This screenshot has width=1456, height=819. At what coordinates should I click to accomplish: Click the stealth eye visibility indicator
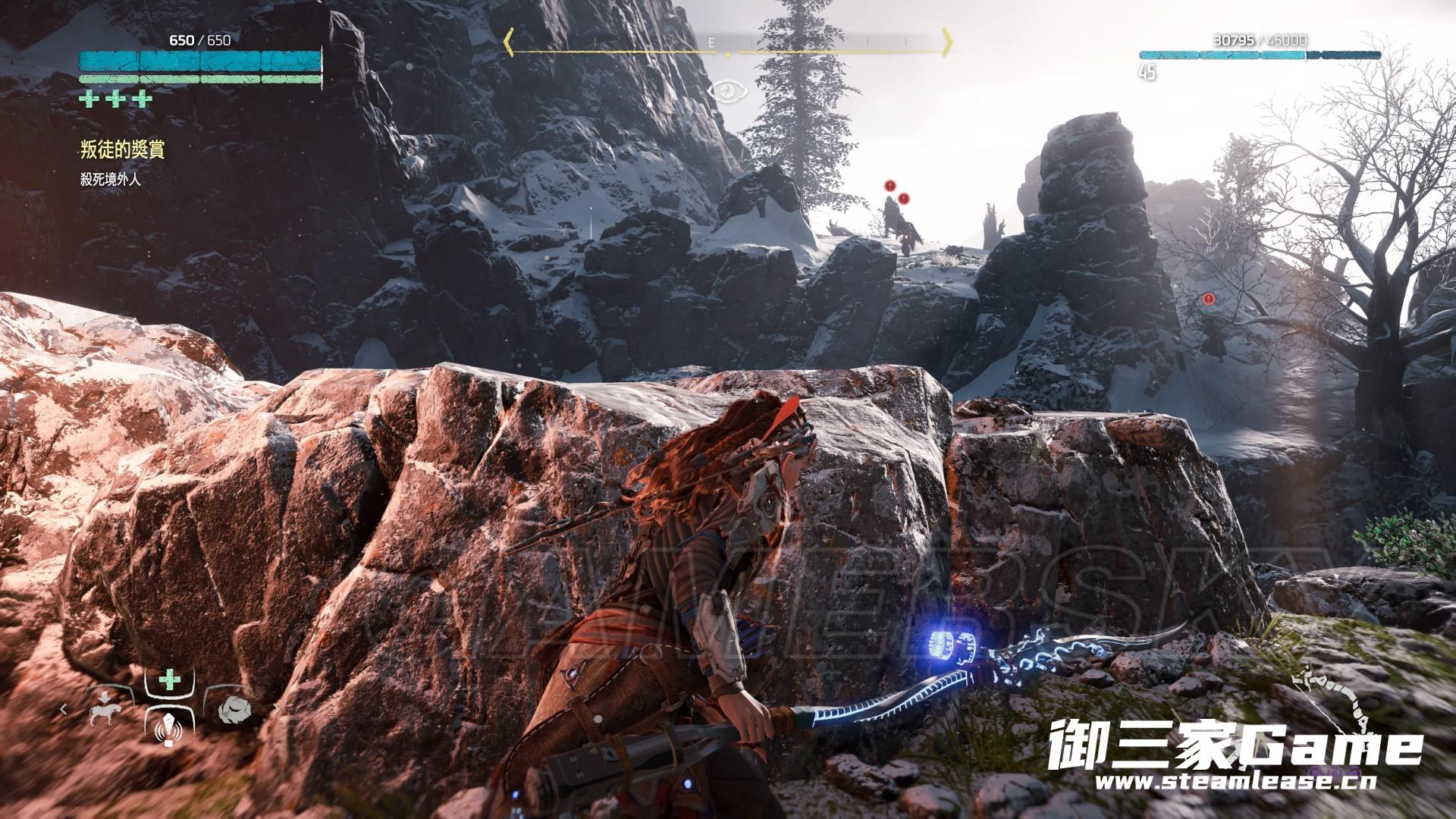727,92
